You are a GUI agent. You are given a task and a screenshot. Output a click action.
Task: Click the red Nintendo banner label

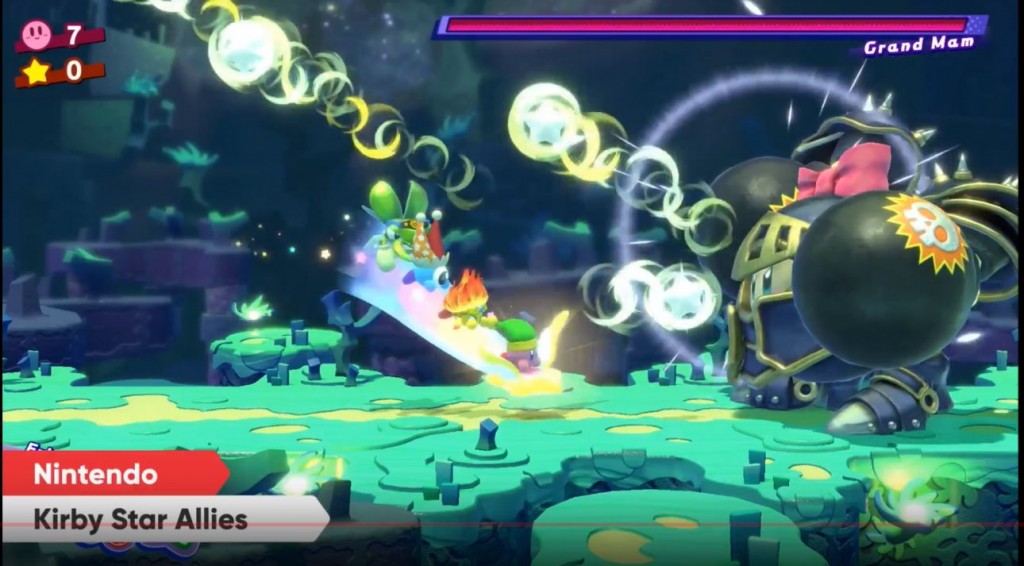[110, 473]
